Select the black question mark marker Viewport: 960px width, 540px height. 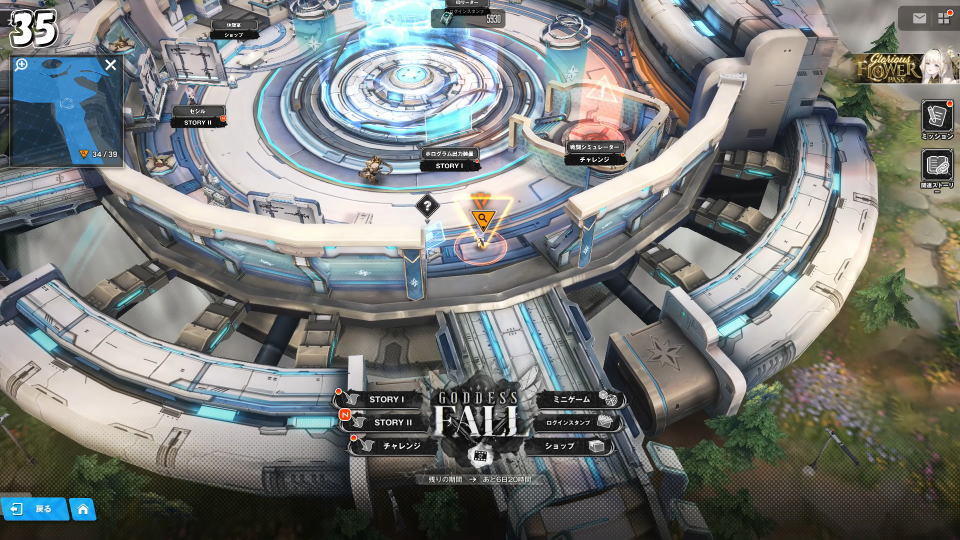427,207
